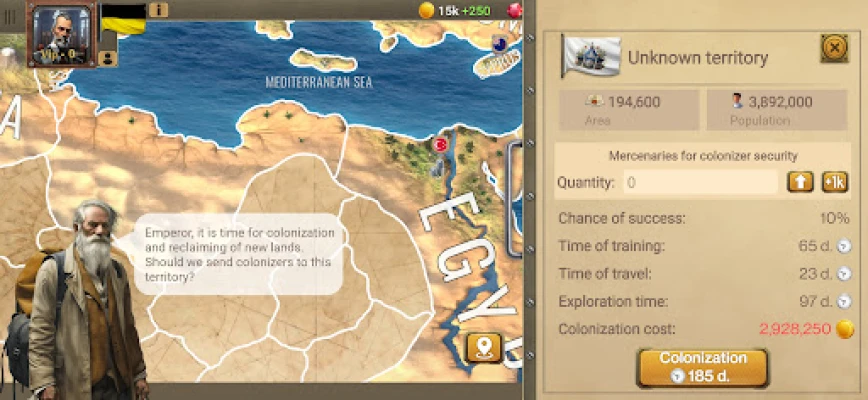The width and height of the screenshot is (868, 400).
Task: Speed up Time of travel clock icon
Action: pyautogui.click(x=844, y=274)
